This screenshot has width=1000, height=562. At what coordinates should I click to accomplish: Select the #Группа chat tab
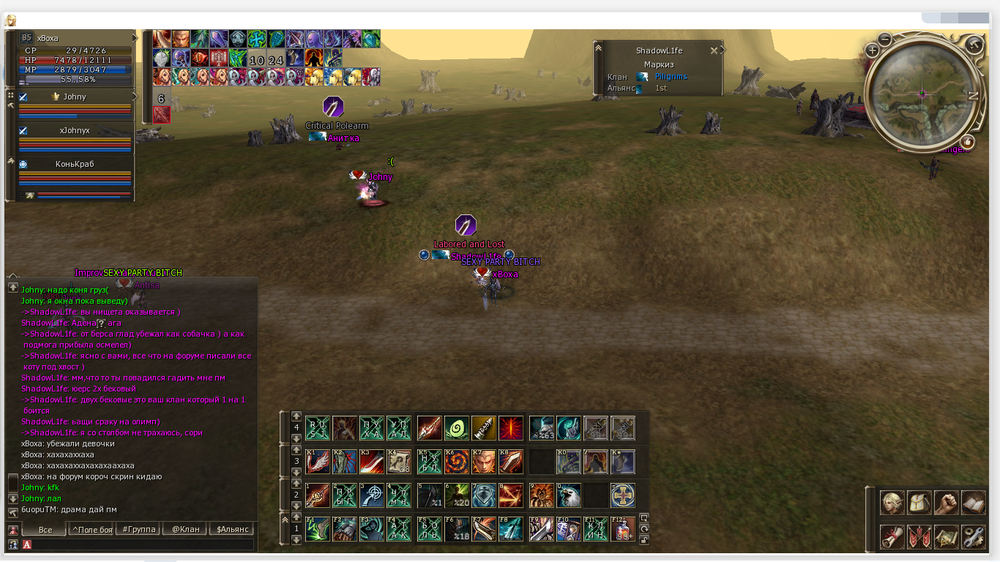[x=139, y=529]
